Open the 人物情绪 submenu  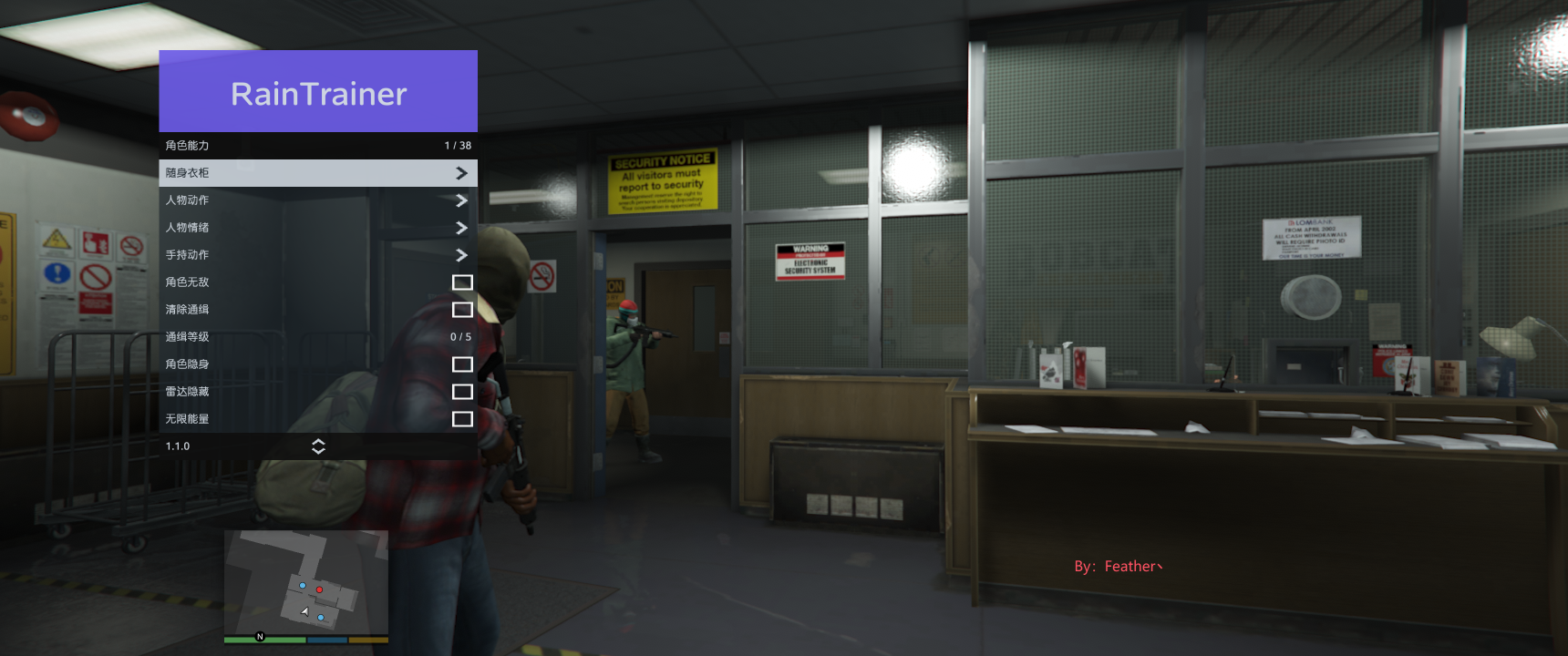pos(317,228)
